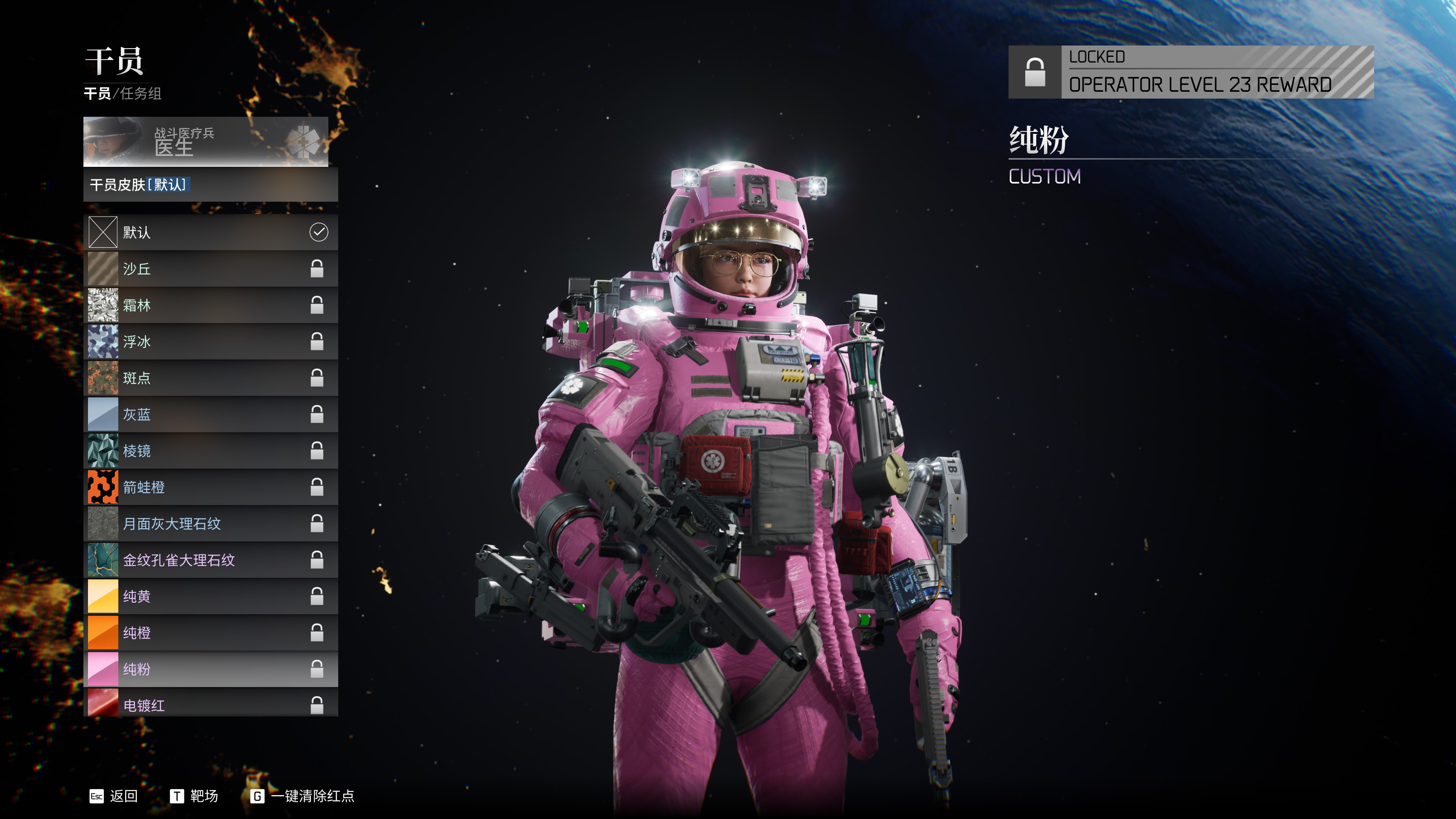Select the 默认 default skin row
The image size is (1456, 819).
[210, 232]
